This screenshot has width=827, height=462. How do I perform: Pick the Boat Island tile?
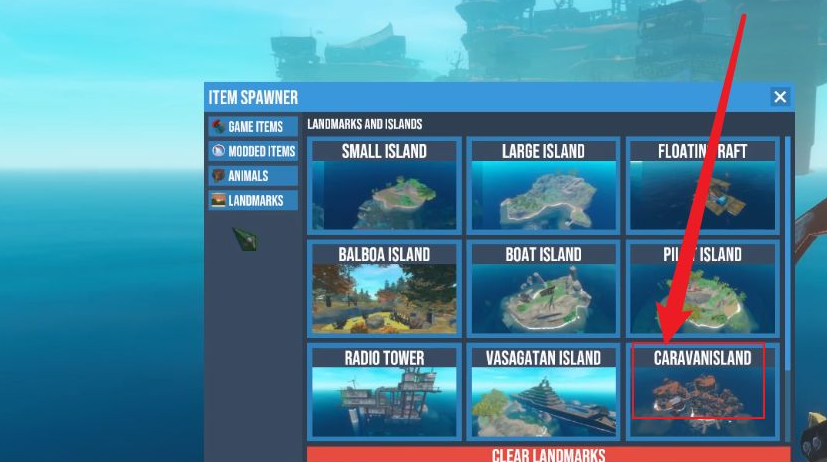(543, 287)
